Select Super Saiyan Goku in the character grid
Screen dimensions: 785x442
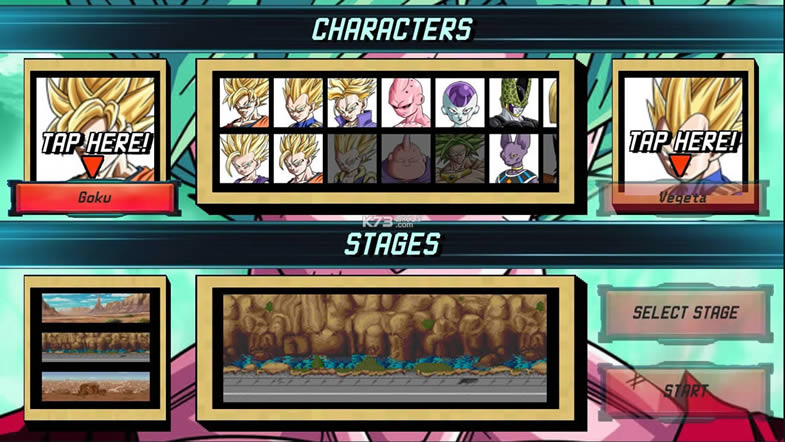point(244,103)
